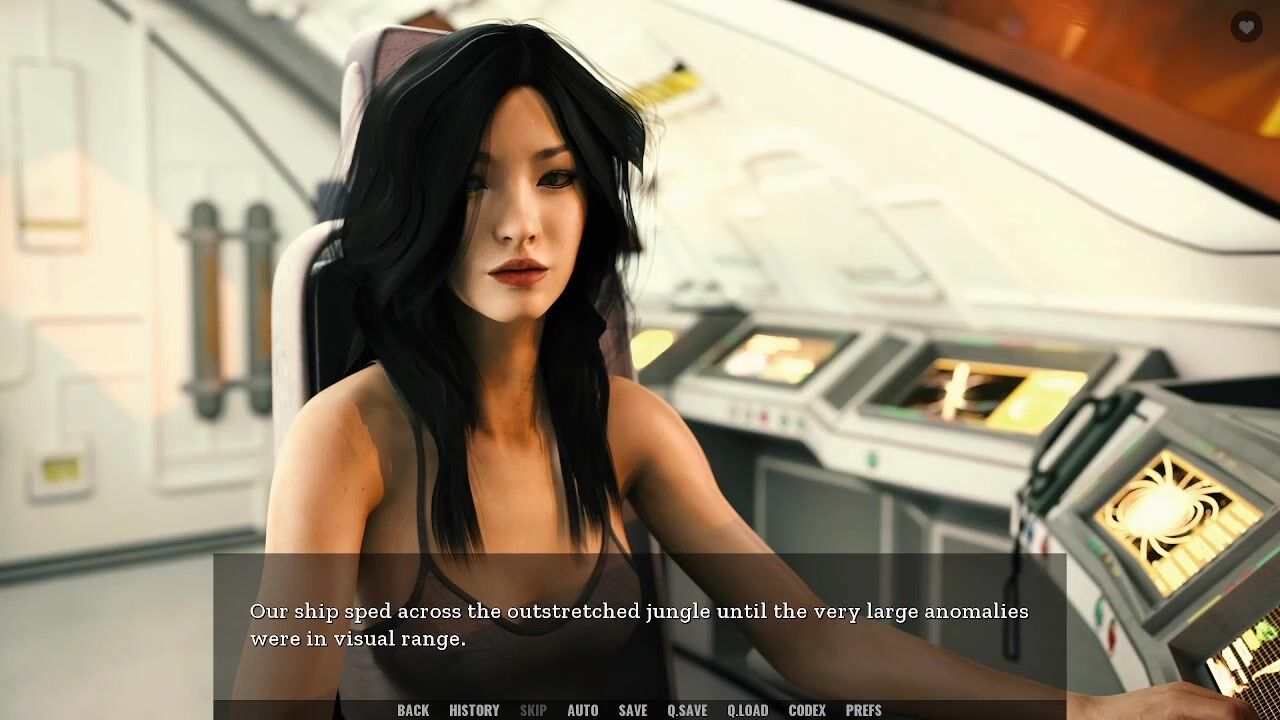Open the SAVE game screen
This screenshot has width=1280, height=720.
tap(632, 710)
